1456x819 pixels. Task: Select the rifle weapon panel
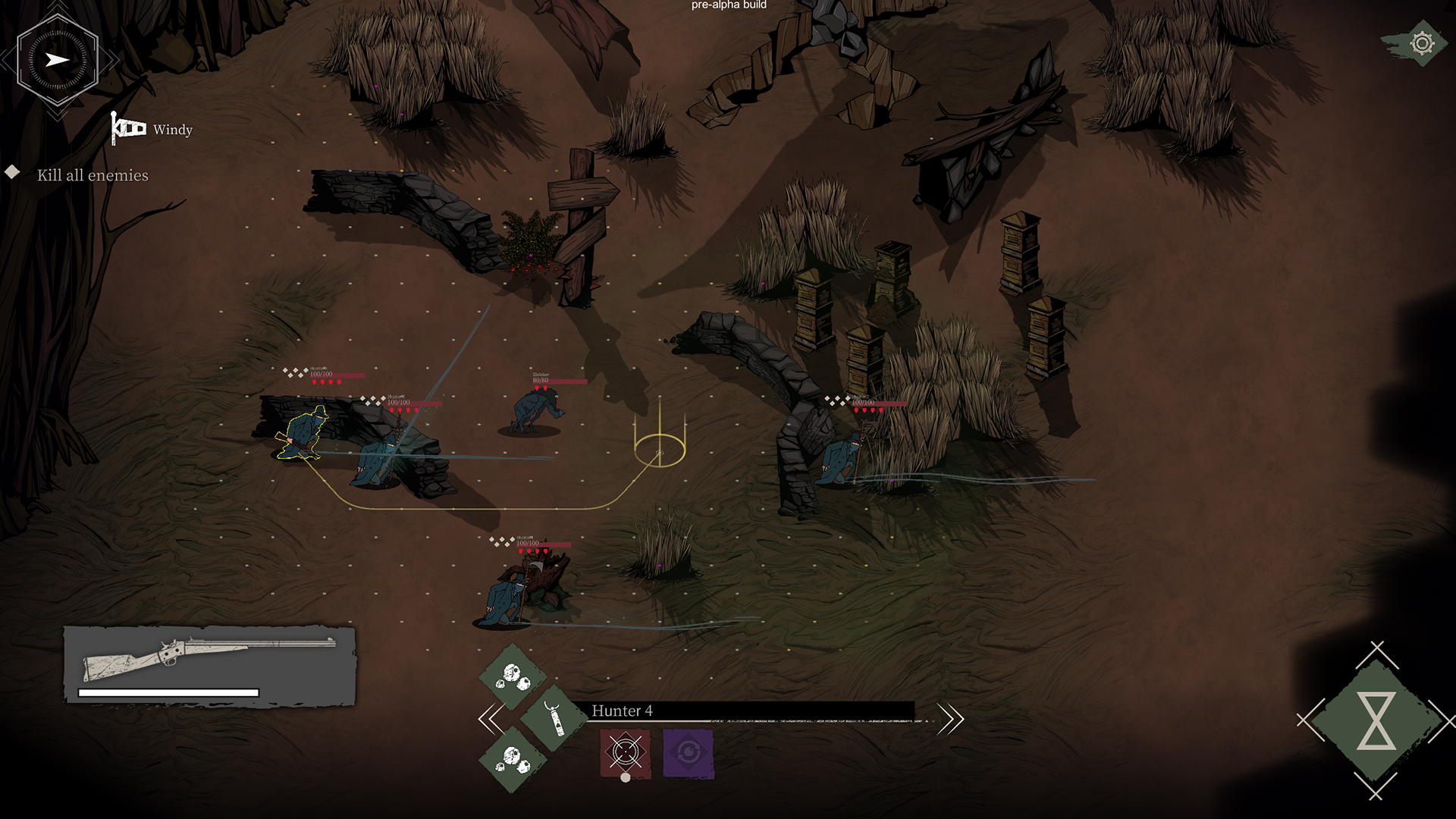tap(209, 665)
